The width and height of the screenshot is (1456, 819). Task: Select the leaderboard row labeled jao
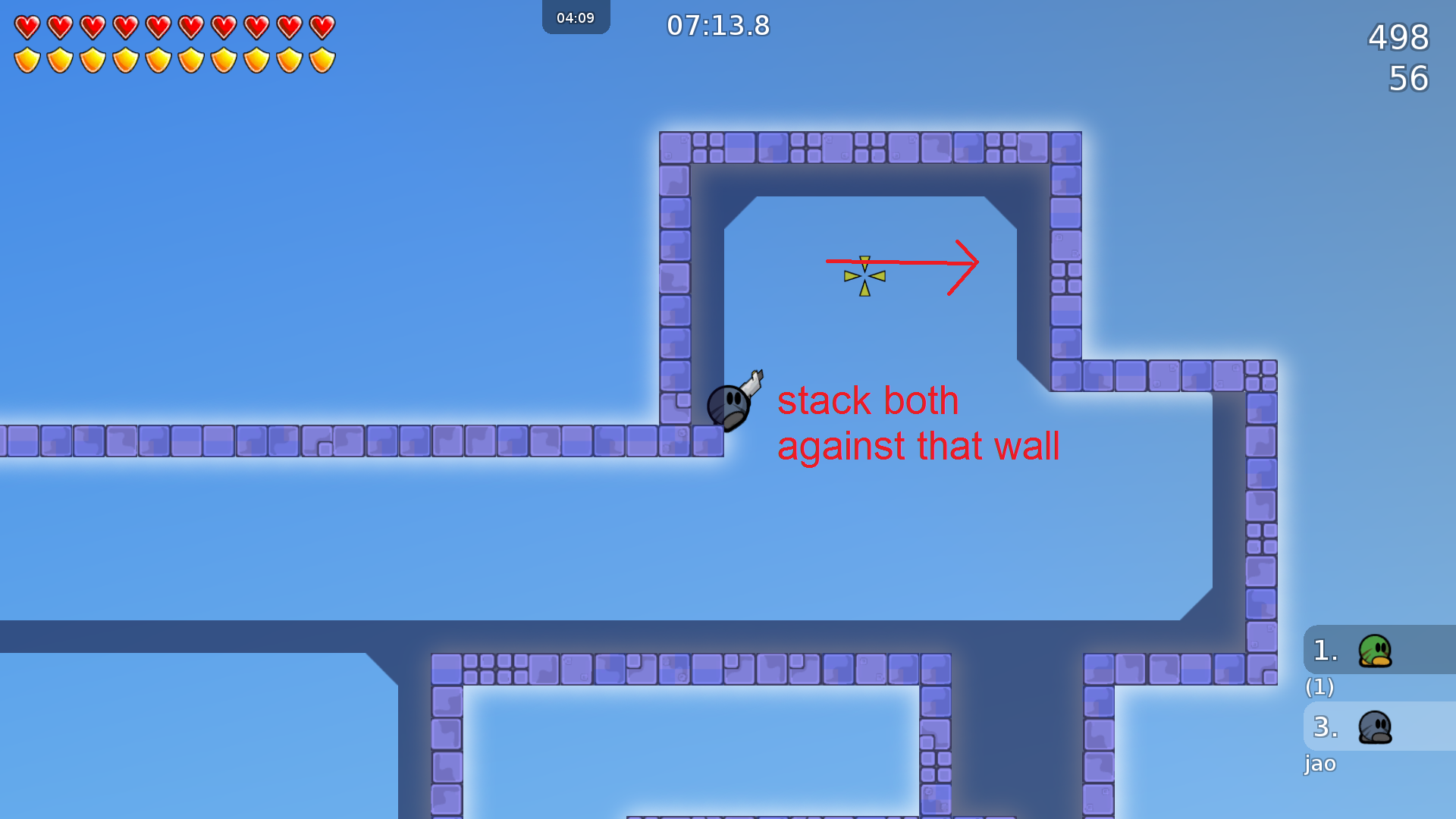coord(1320,764)
